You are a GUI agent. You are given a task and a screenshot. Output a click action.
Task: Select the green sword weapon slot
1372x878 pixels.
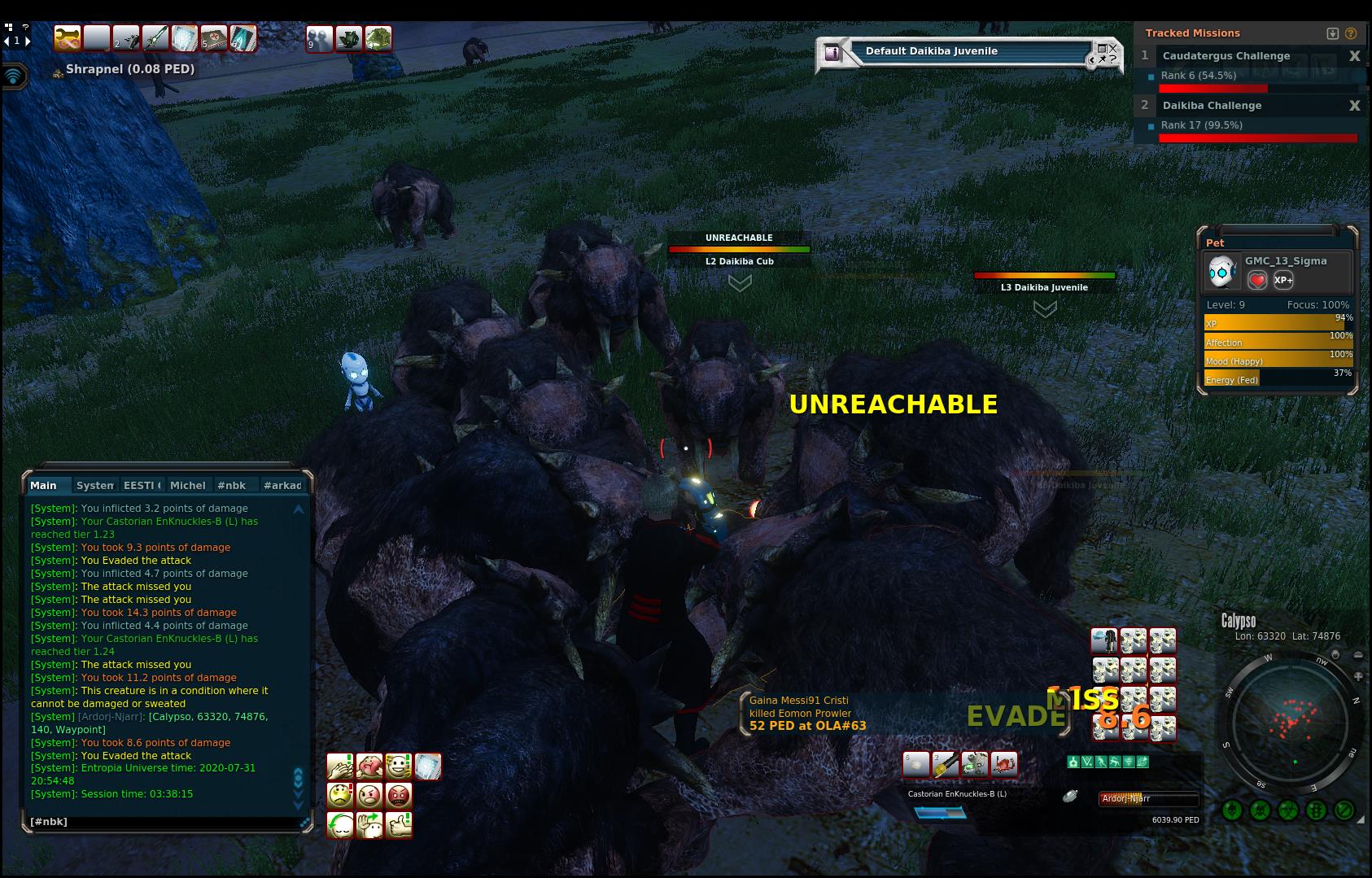[155, 38]
